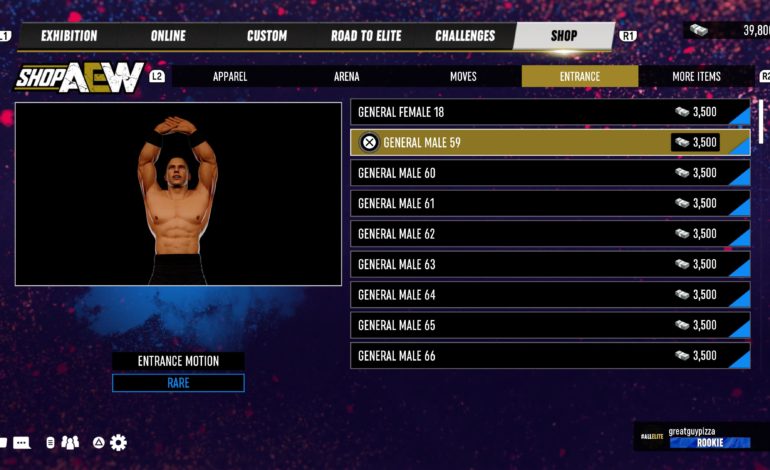Screen dimensions: 770x470
Task: Go to the Custom tab
Action: (267, 36)
